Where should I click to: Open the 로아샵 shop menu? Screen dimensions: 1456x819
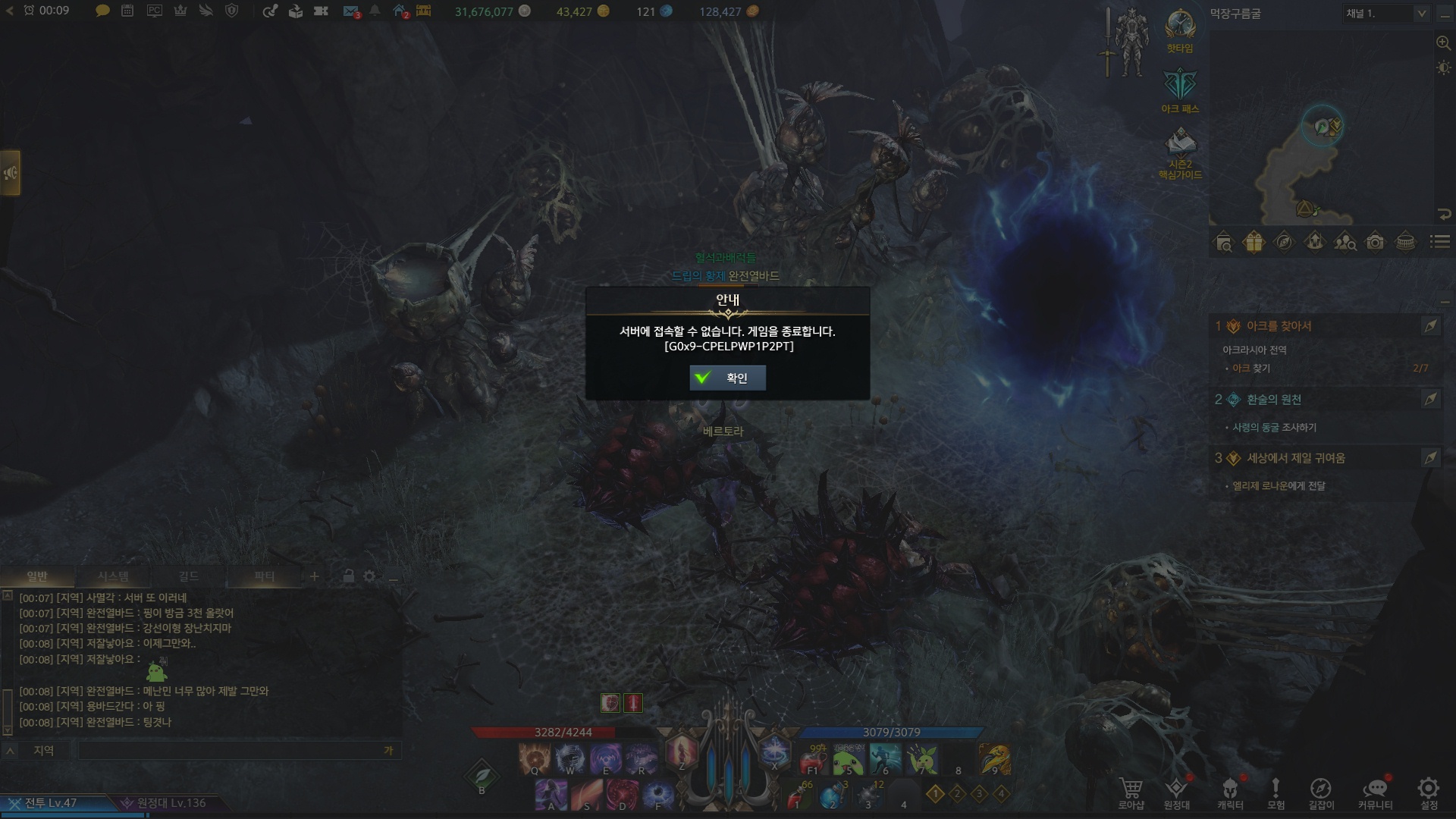1131,792
